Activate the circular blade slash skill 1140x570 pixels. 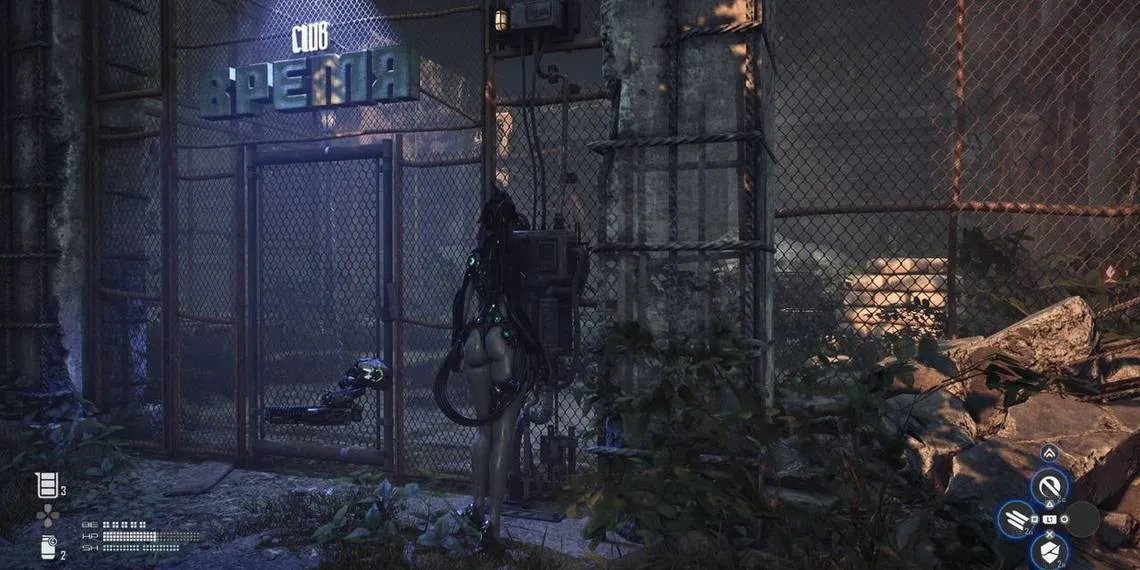click(x=1047, y=488)
